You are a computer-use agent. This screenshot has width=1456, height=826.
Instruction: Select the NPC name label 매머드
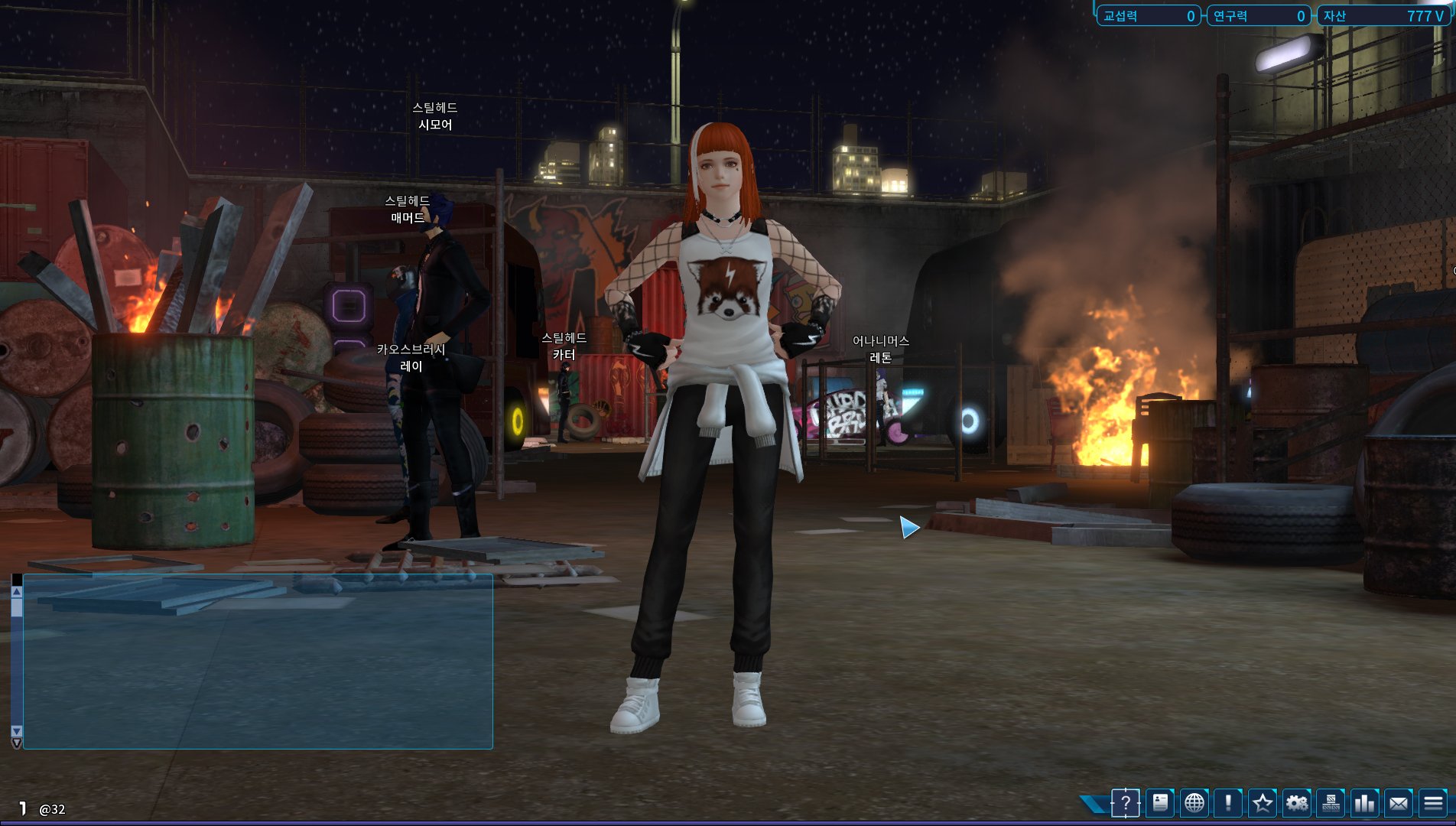[x=408, y=218]
